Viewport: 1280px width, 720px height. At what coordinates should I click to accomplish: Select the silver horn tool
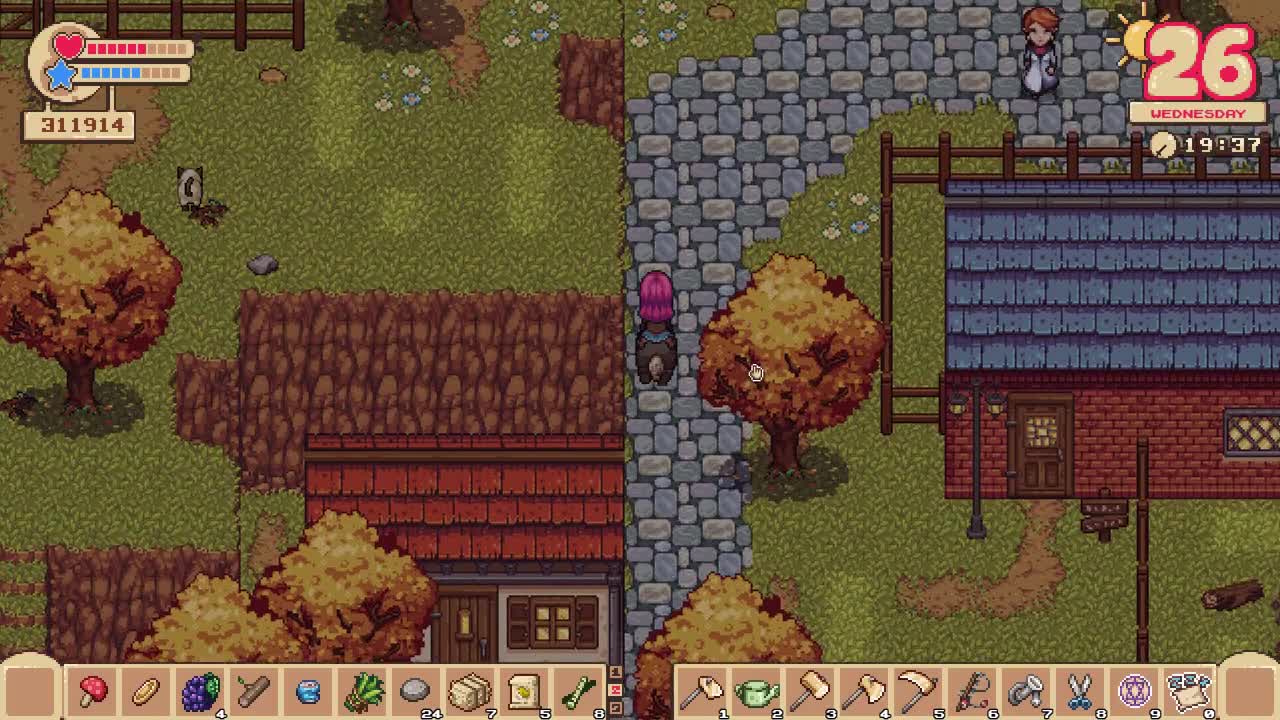tap(1027, 690)
